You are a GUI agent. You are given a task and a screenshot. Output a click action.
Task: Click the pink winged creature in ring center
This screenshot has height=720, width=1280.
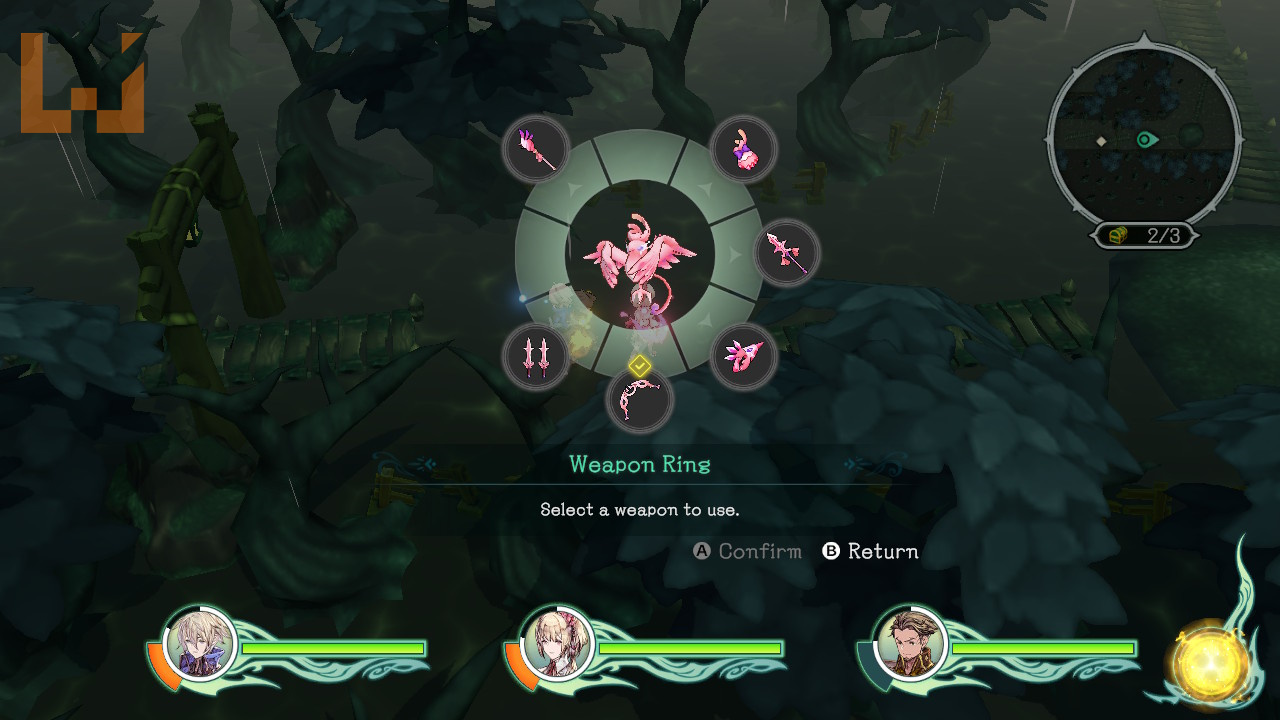[640, 256]
